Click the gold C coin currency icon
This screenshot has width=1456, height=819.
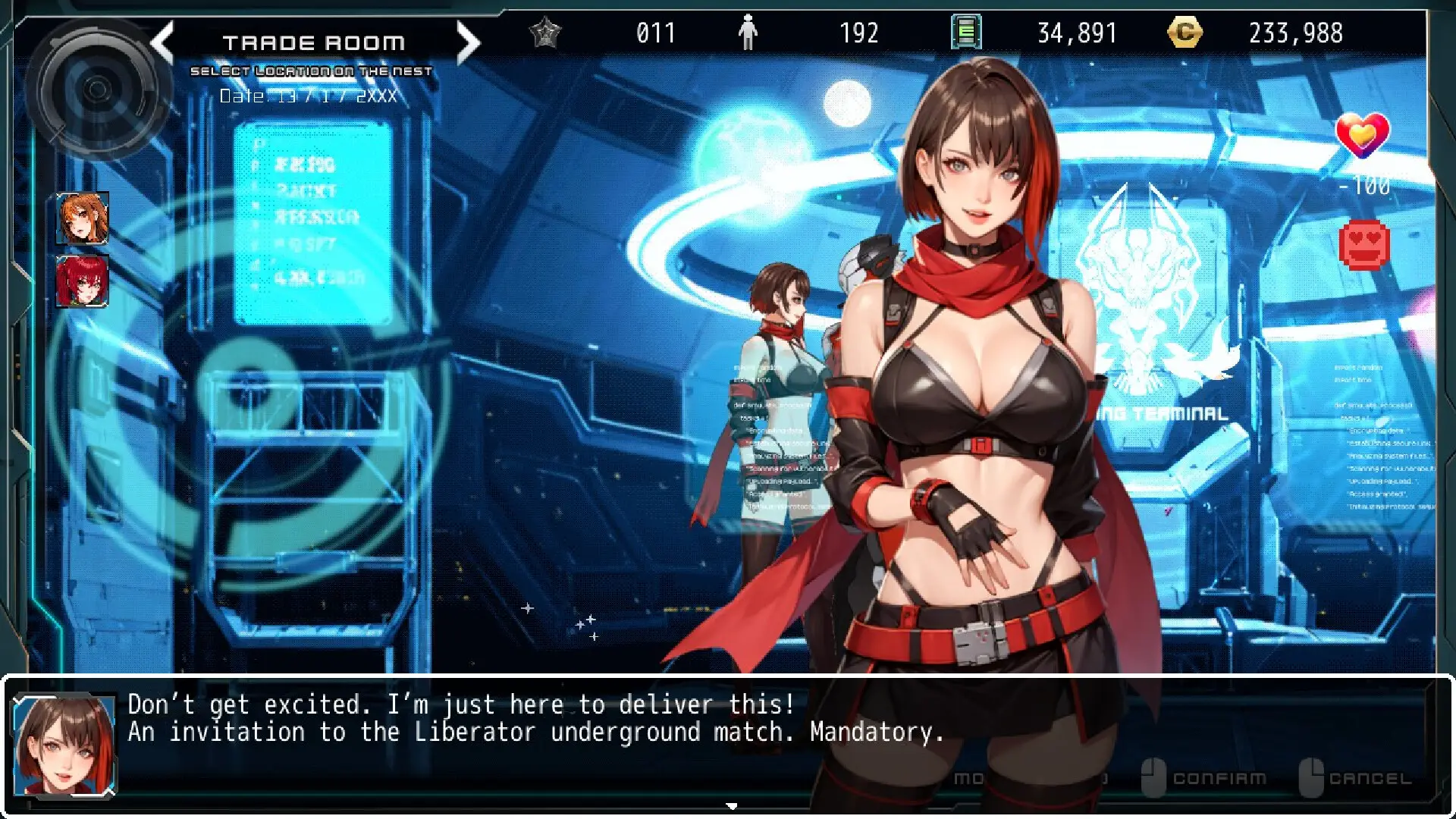(x=1186, y=32)
